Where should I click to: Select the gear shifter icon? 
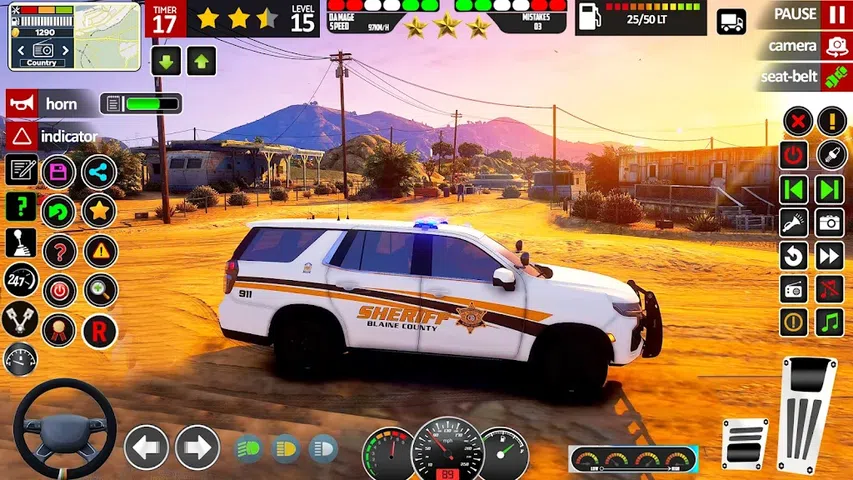(x=21, y=246)
